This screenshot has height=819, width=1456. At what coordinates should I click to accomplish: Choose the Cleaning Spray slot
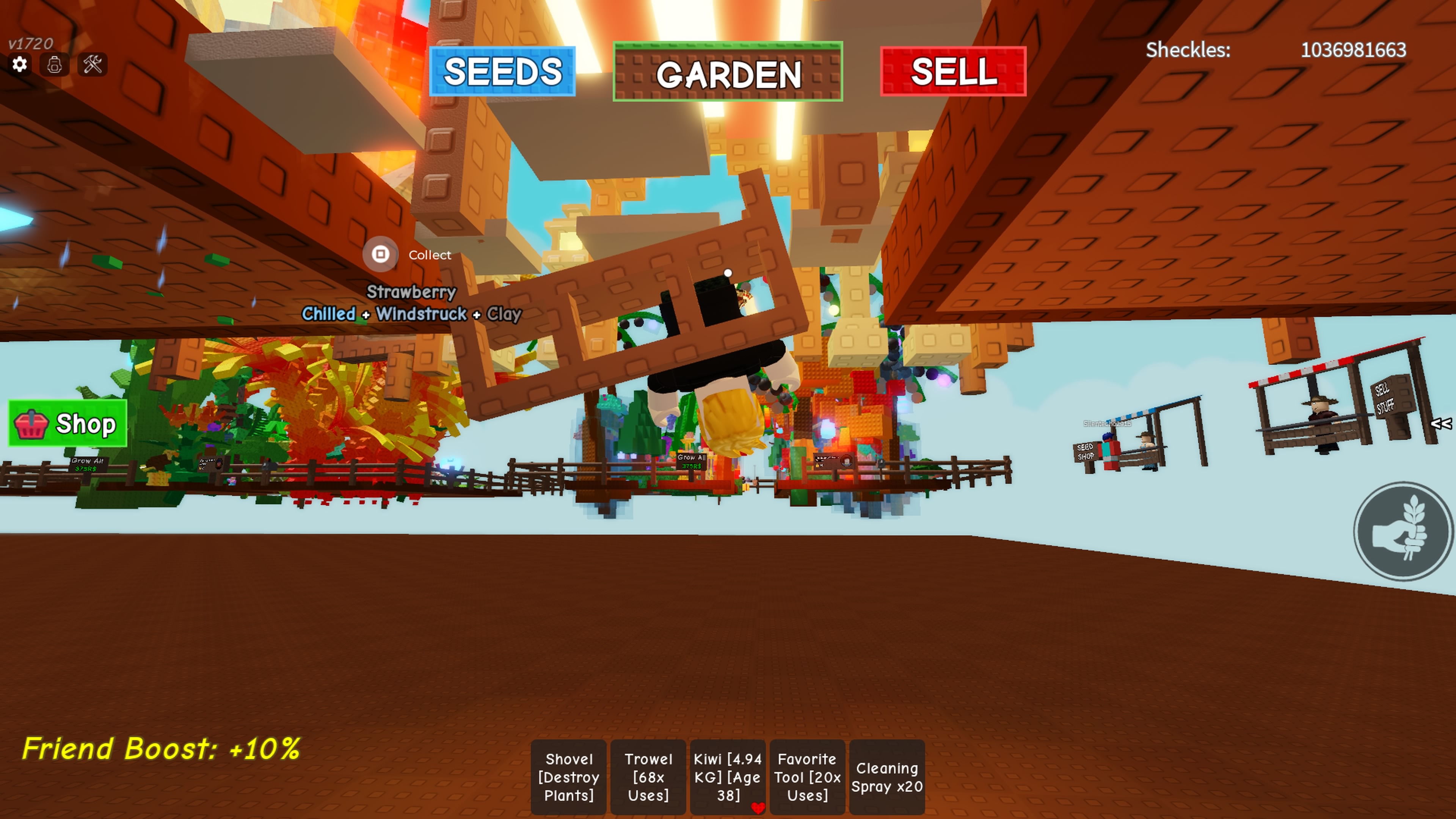point(887,777)
